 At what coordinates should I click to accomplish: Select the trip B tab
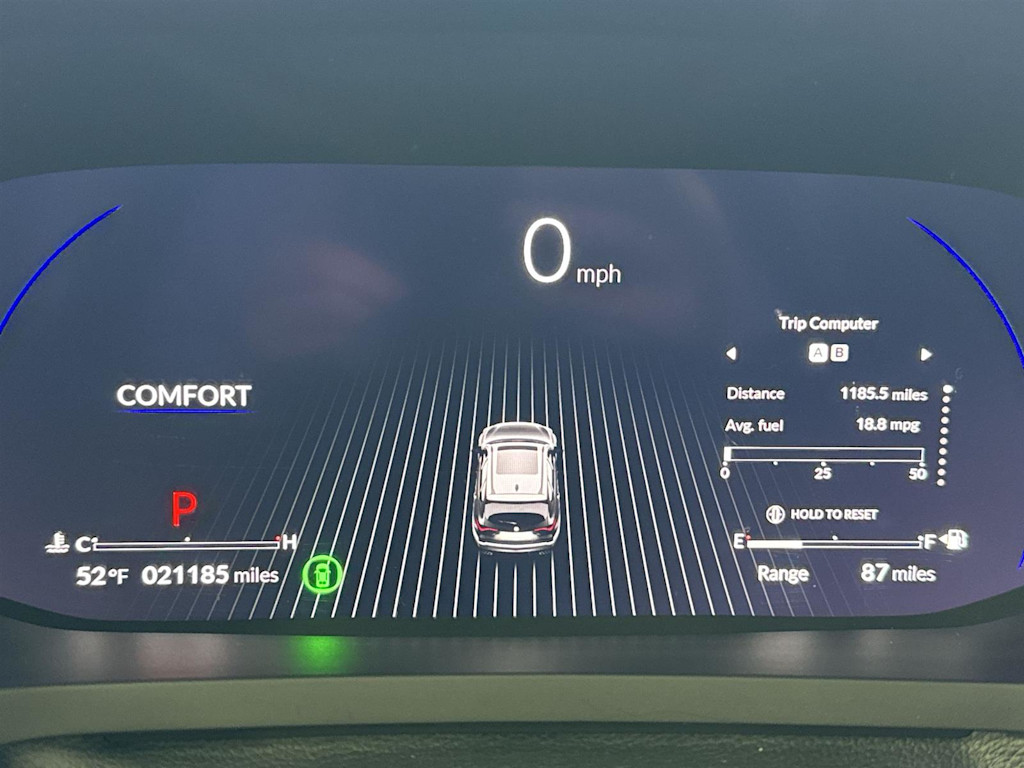[x=839, y=353]
